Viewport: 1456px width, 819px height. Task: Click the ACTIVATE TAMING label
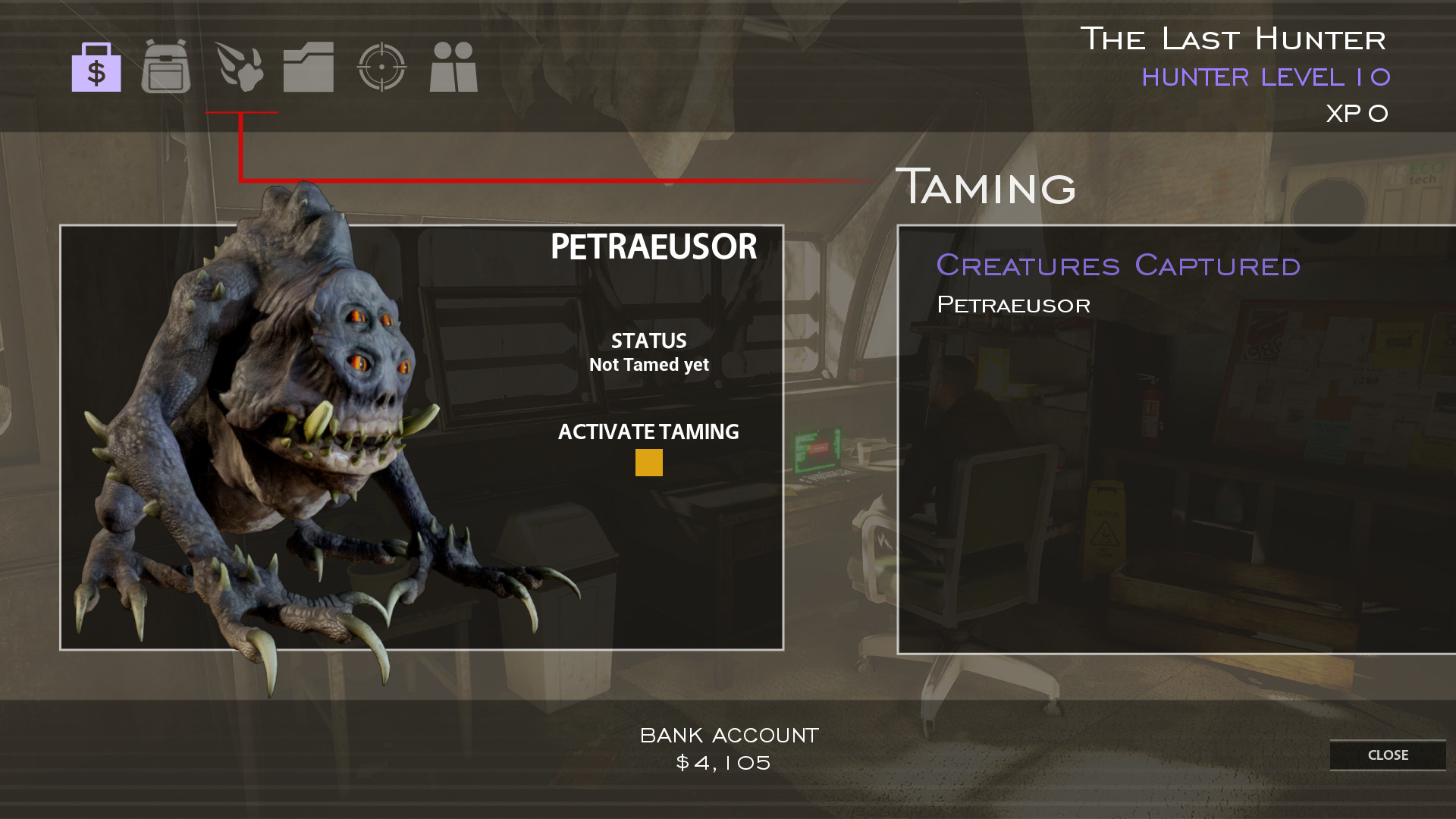[648, 431]
